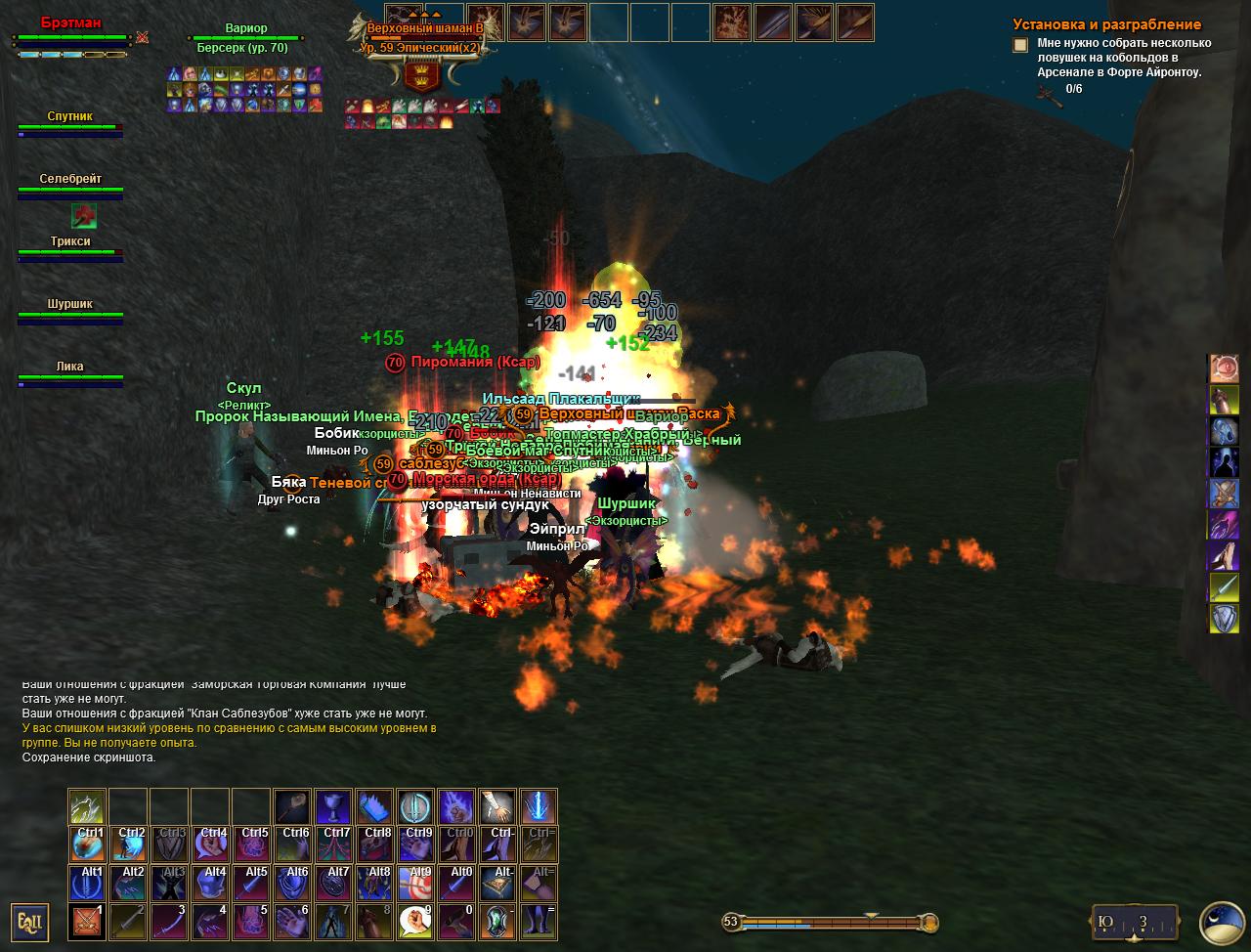Activate the blue lightning ability in top hotbar row
Screen dimensions: 1251x952
539,807
